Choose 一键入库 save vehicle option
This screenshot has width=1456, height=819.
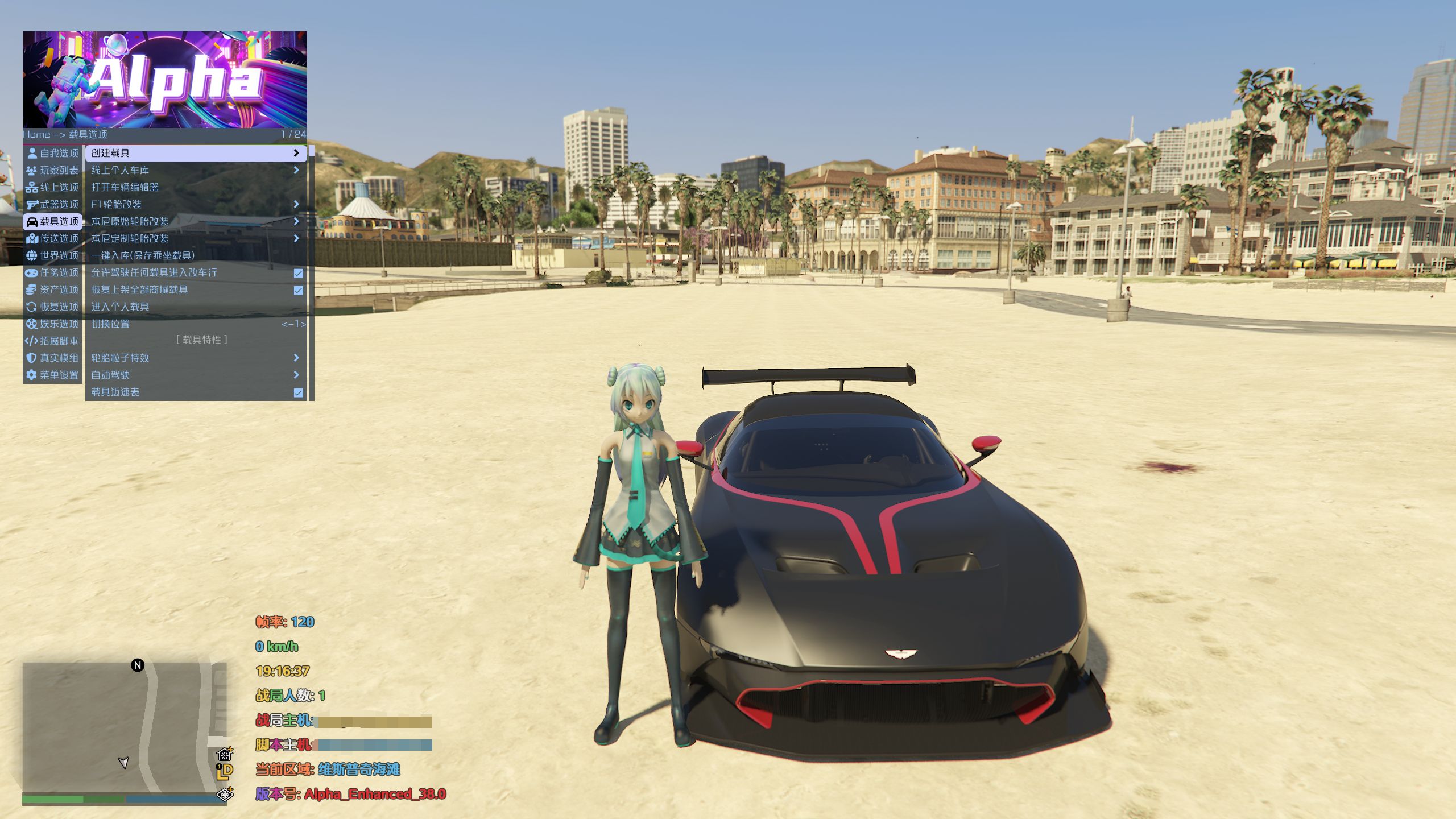click(195, 255)
